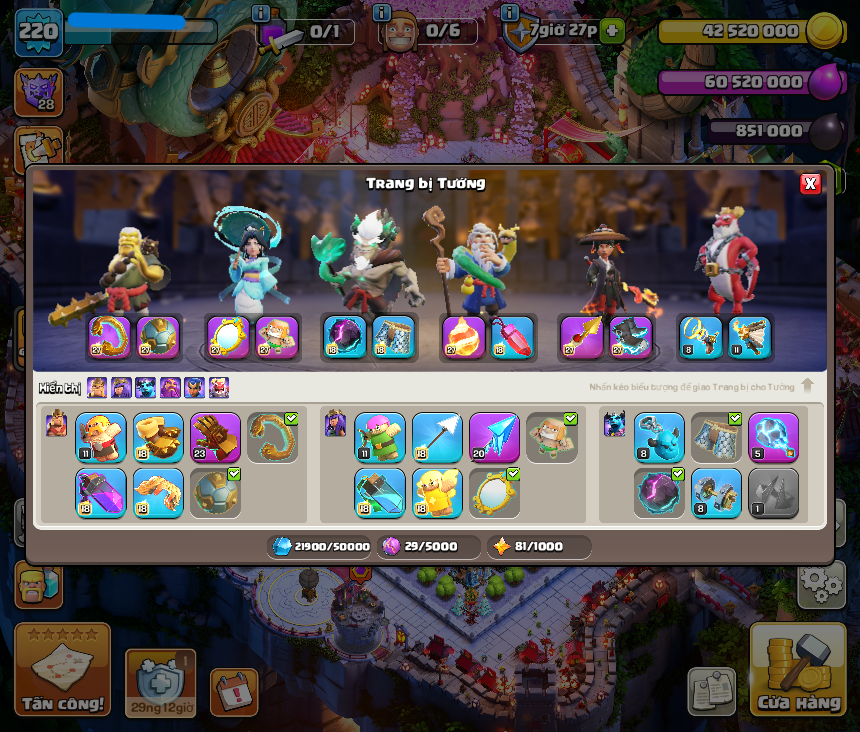Open the Earthquake Boots equipment

pos(158,438)
